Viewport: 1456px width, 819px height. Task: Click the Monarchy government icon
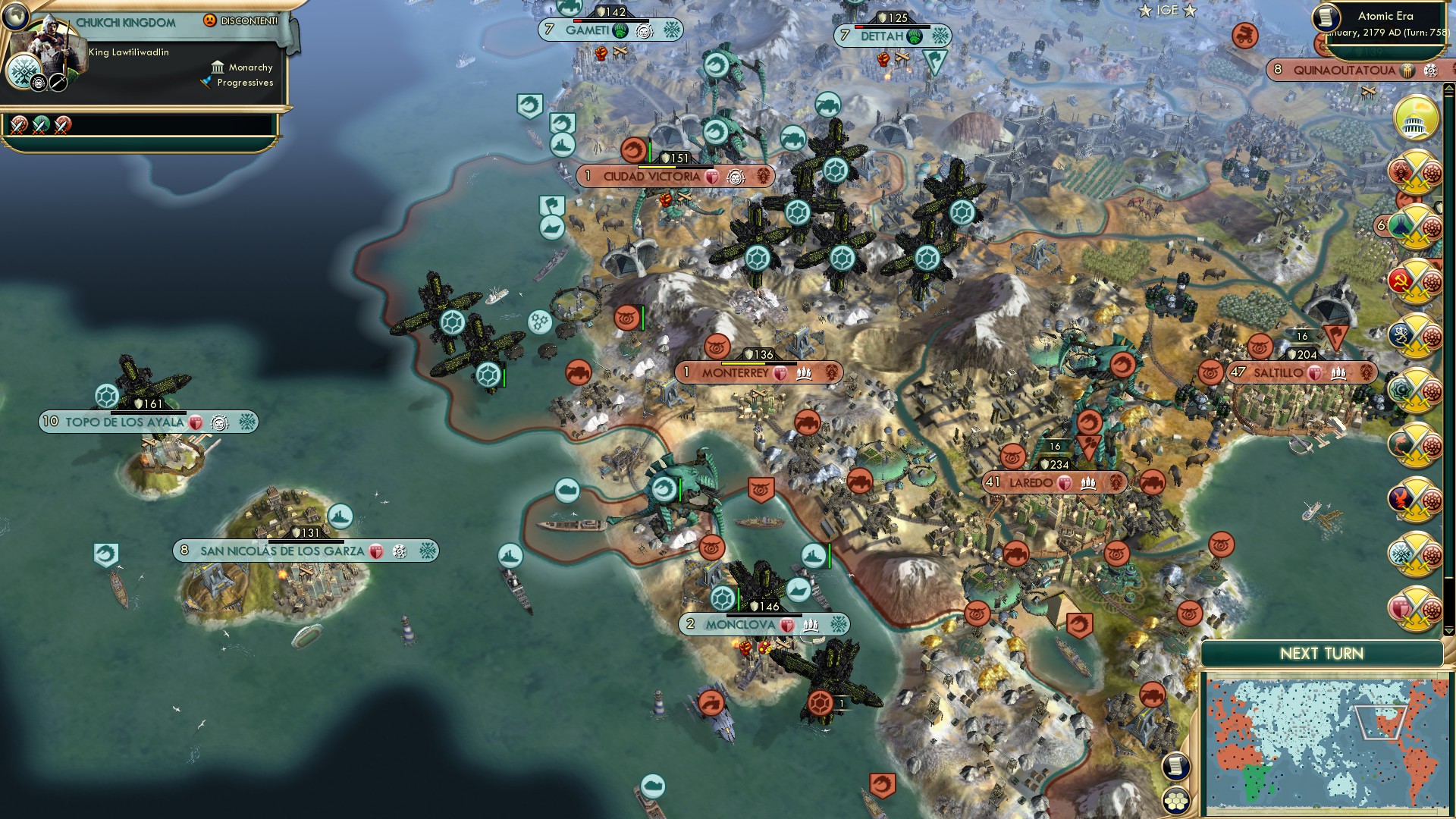click(218, 67)
